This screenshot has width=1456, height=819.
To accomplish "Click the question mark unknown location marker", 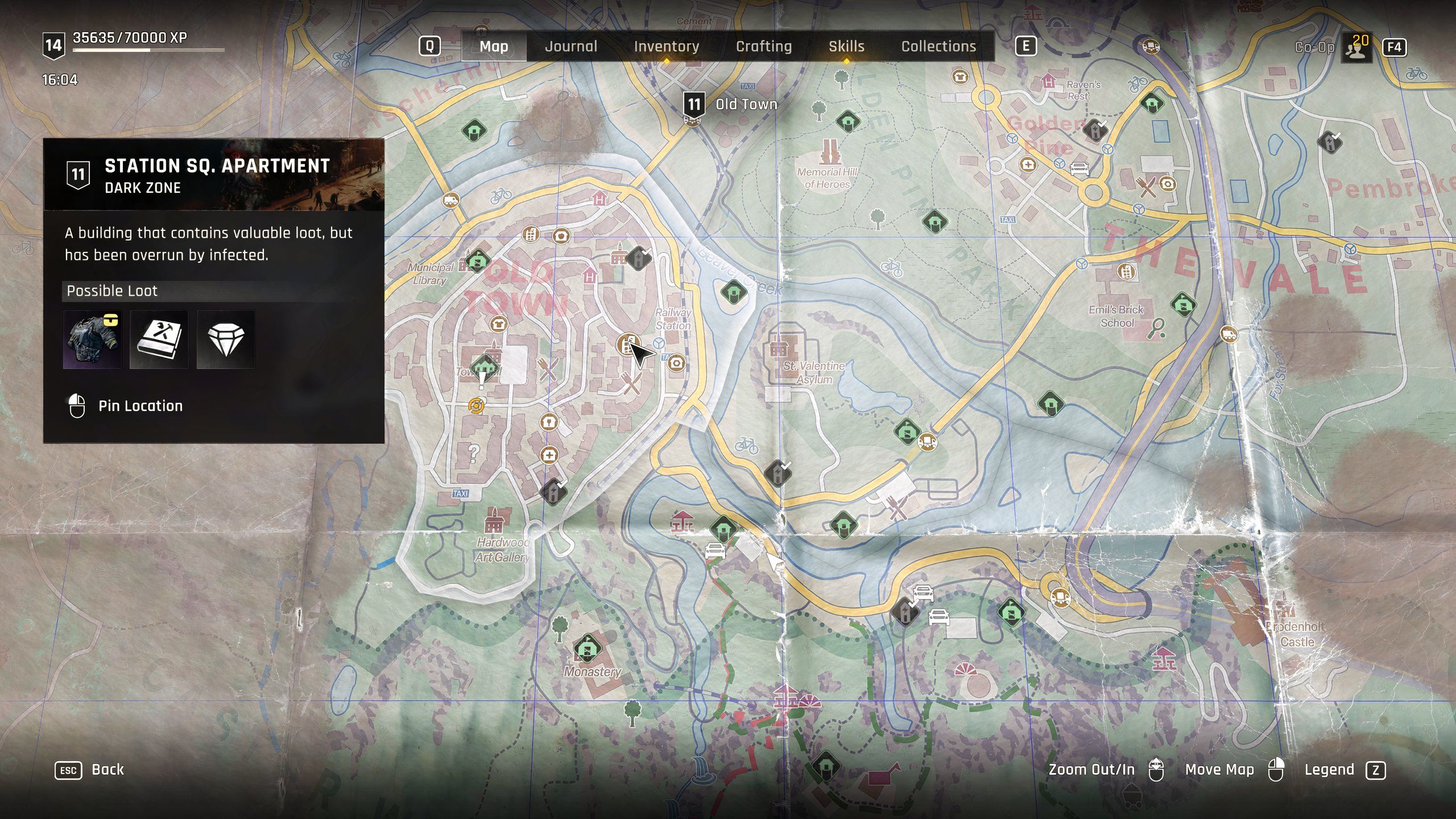I will coord(473,453).
